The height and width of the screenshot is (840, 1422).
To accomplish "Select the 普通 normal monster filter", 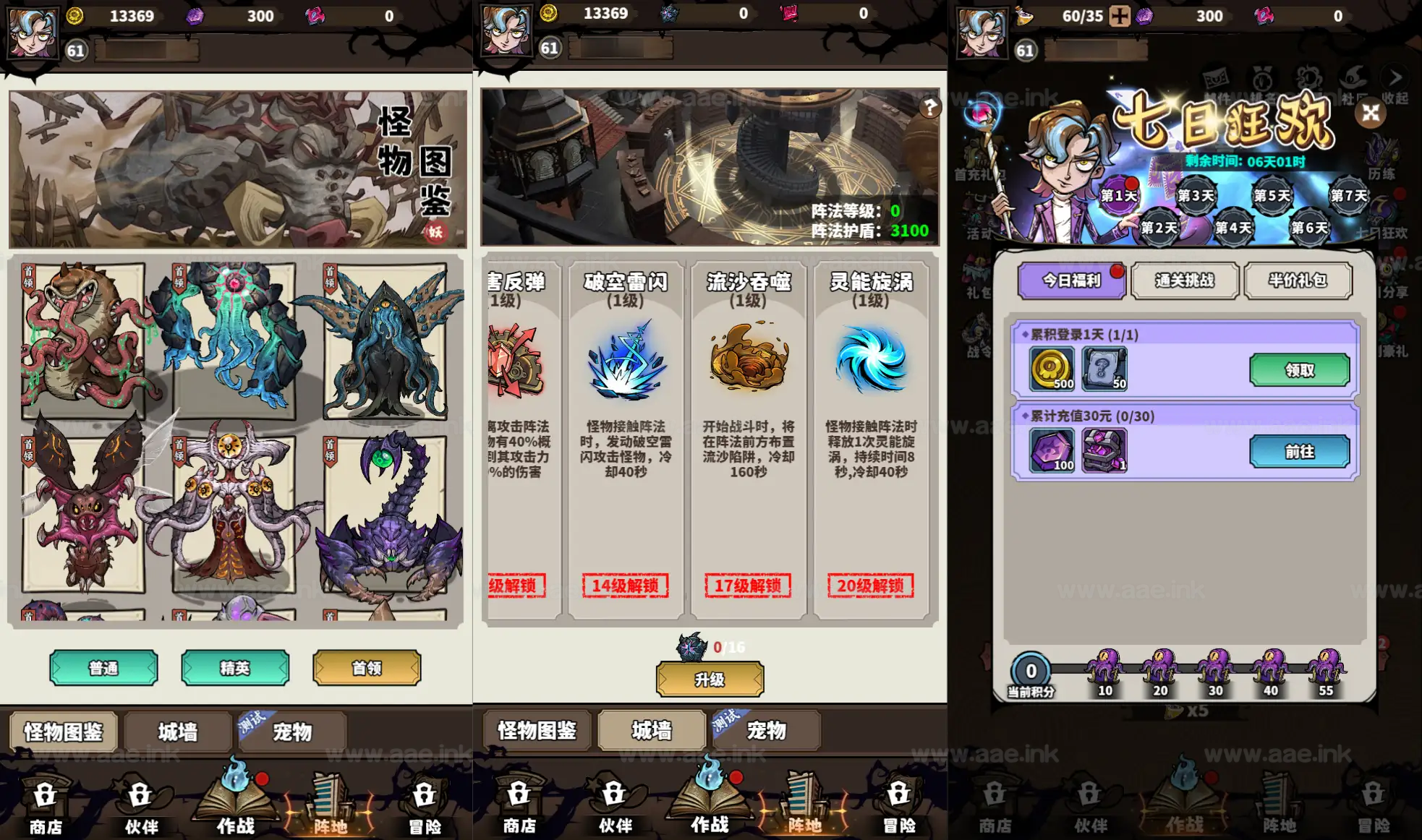I will (x=103, y=667).
